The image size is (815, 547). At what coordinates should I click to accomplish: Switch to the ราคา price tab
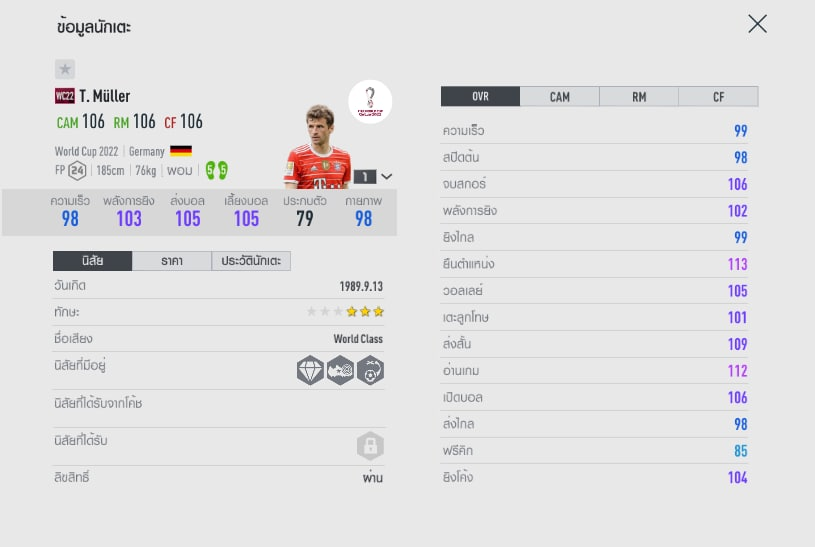point(171,261)
